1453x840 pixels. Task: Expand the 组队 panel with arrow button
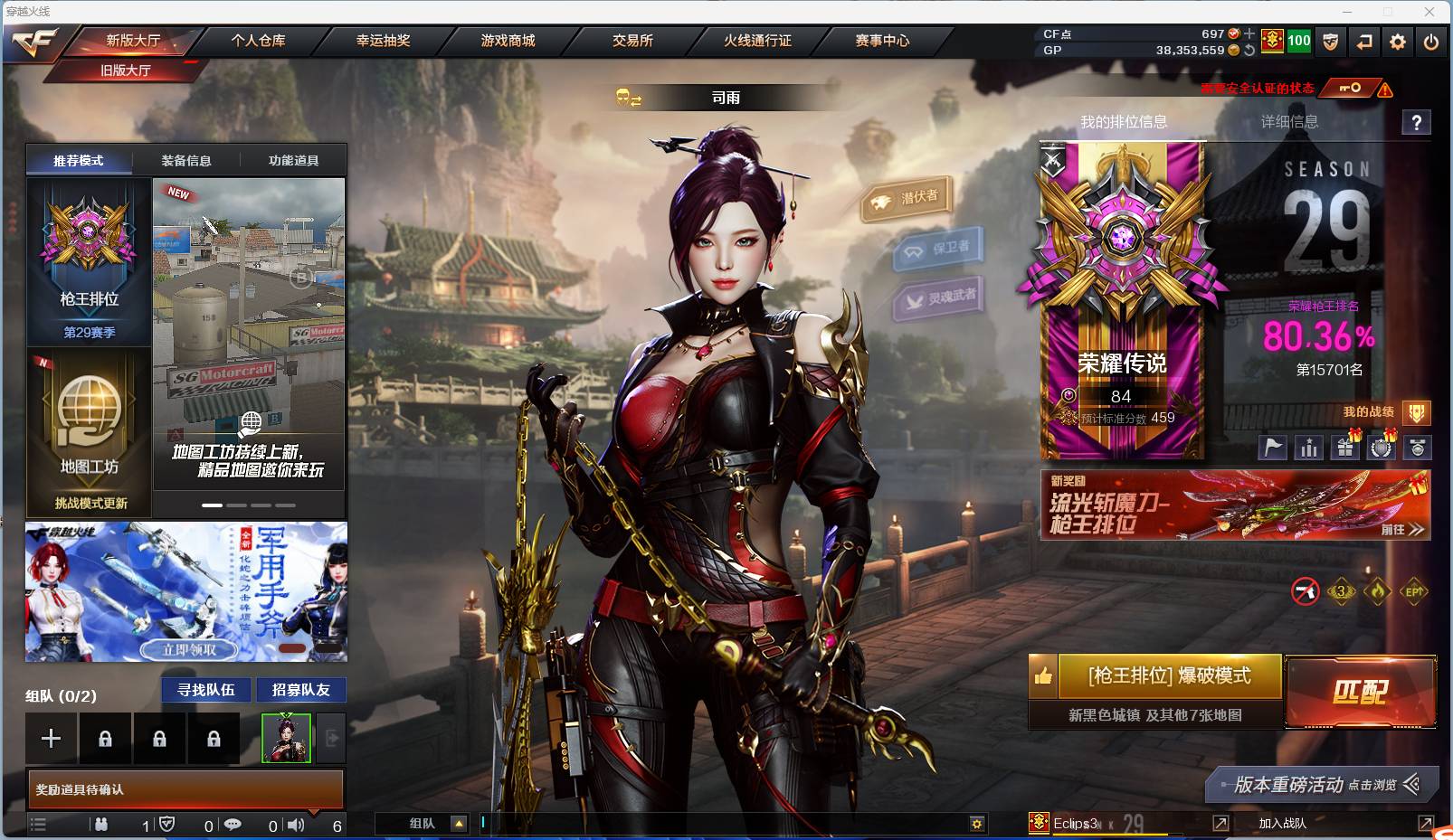point(460,824)
